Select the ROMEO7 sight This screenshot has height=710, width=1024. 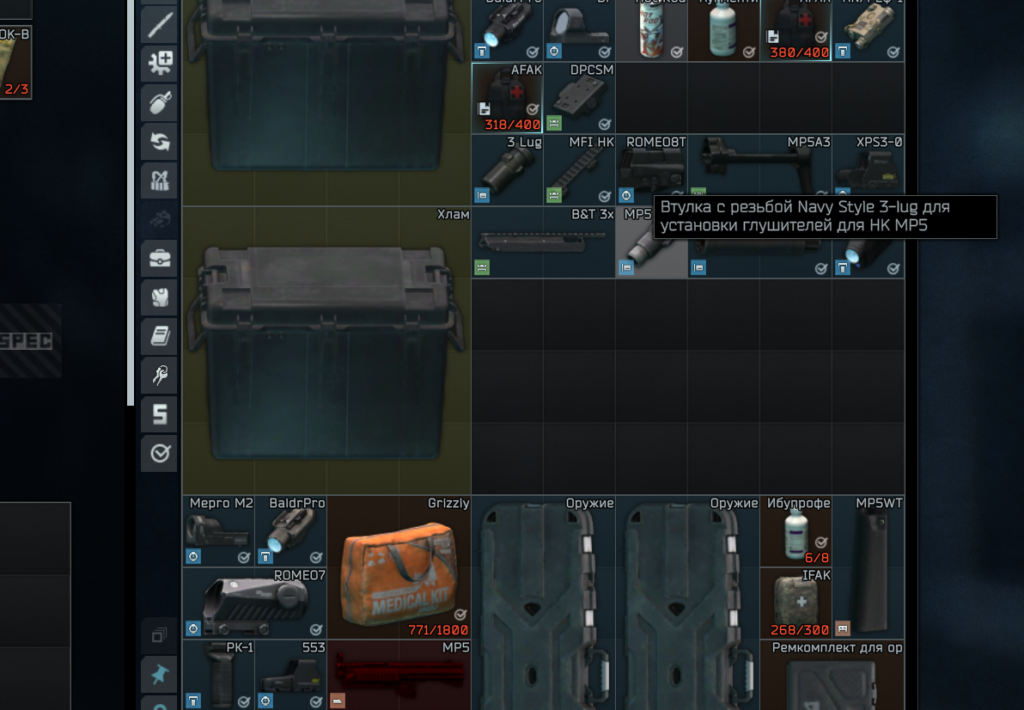[x=254, y=604]
